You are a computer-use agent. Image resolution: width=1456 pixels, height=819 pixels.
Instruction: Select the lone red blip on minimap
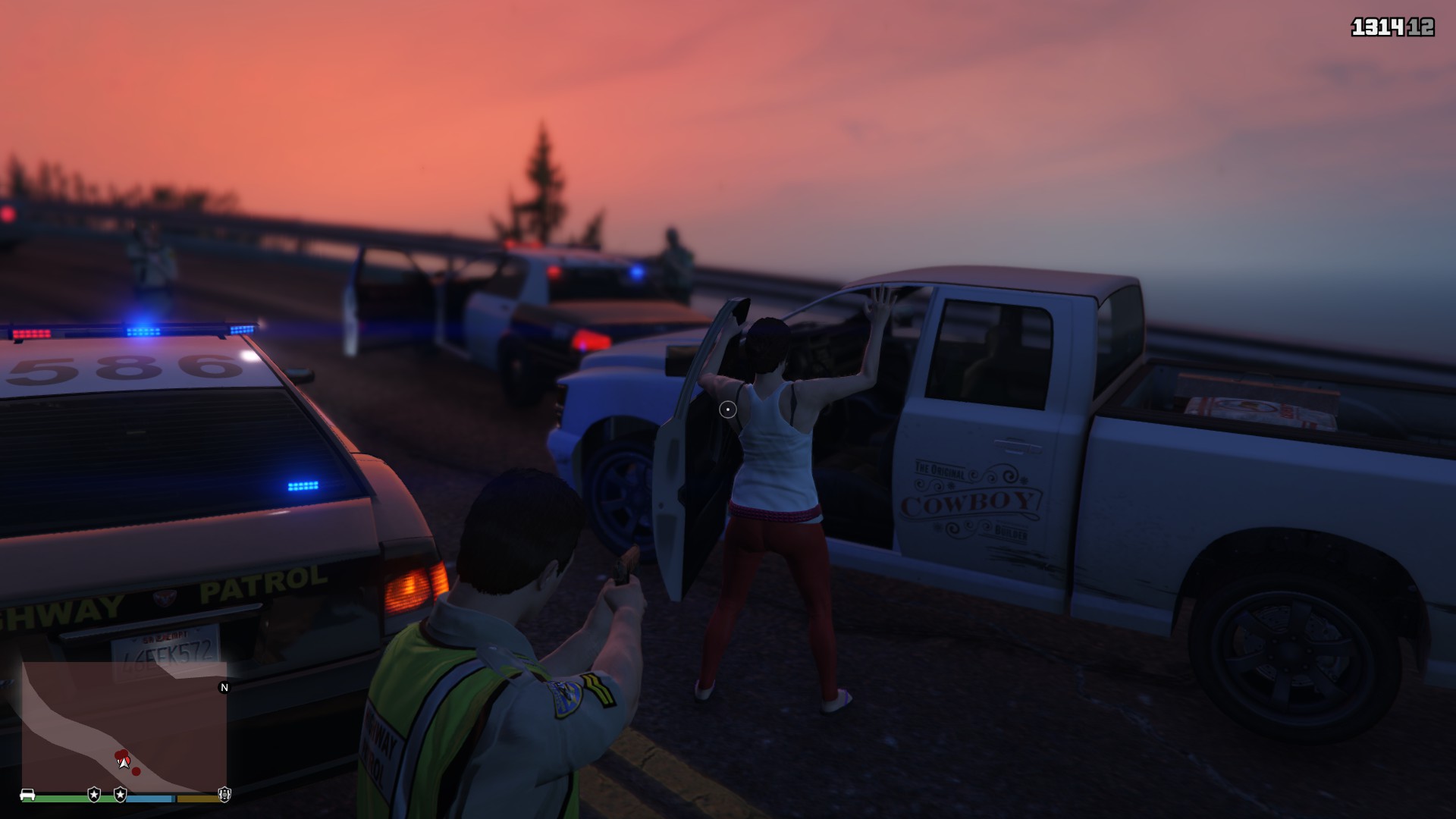[136, 772]
